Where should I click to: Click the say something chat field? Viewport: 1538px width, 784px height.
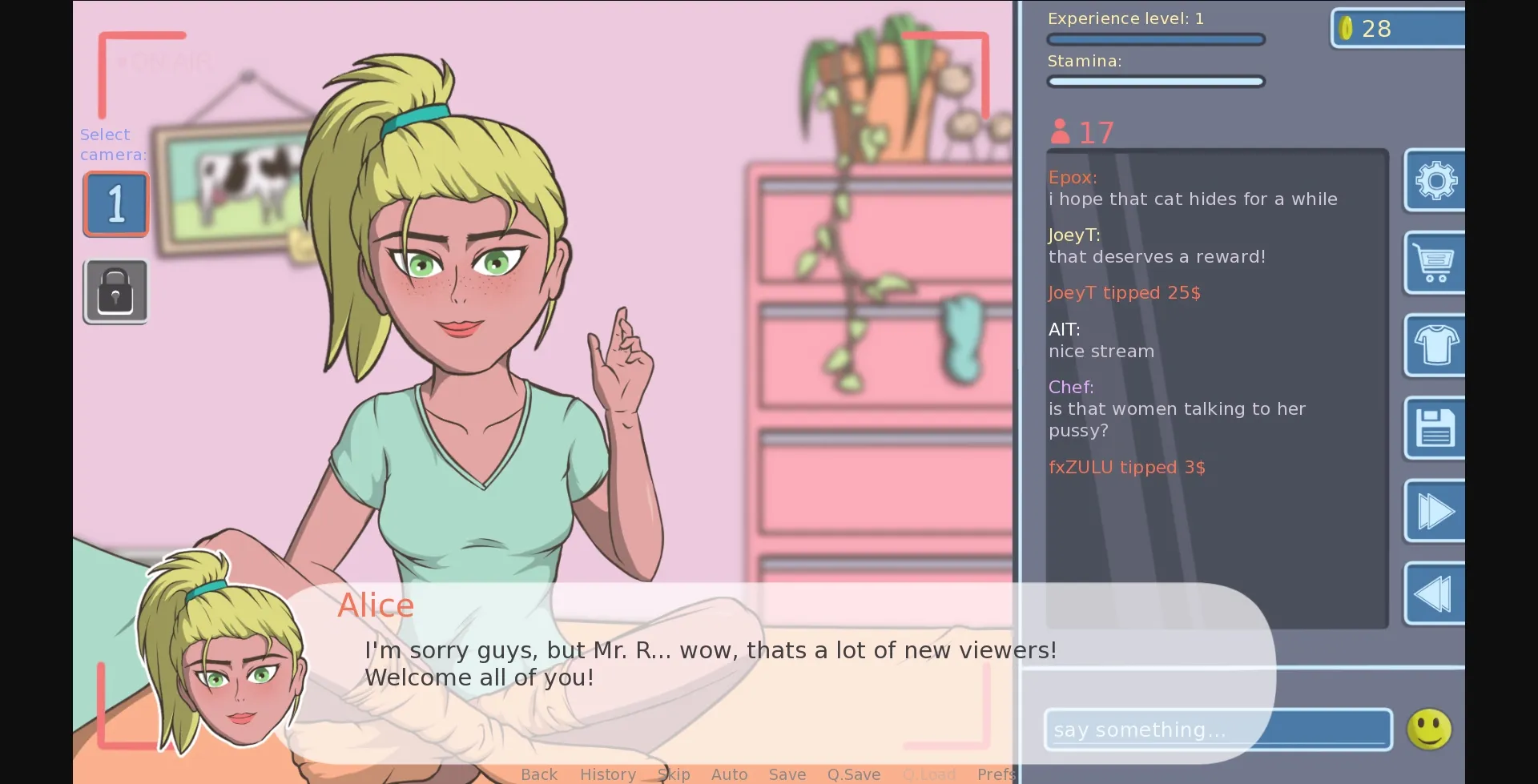click(x=1218, y=729)
